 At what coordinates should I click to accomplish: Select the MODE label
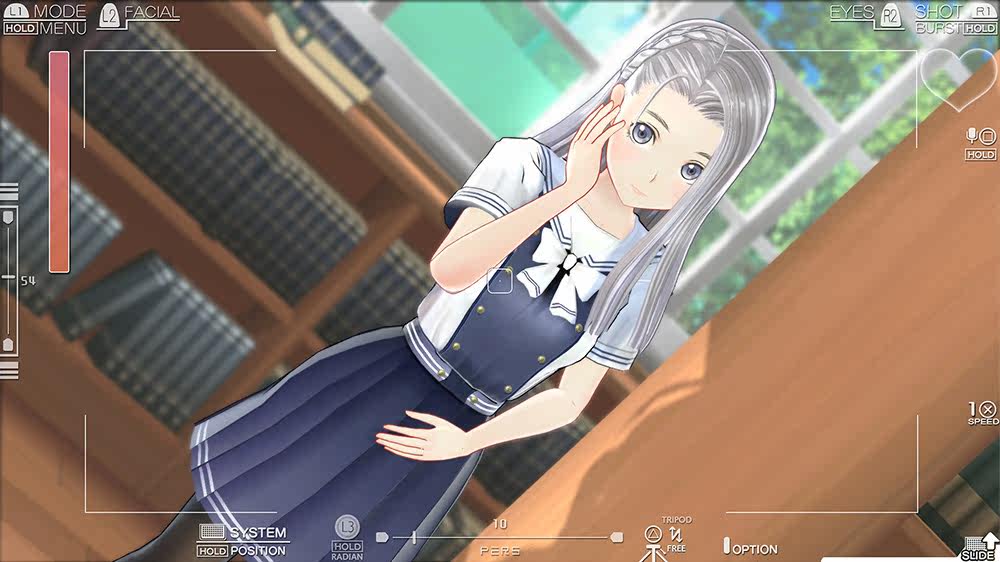(x=59, y=11)
